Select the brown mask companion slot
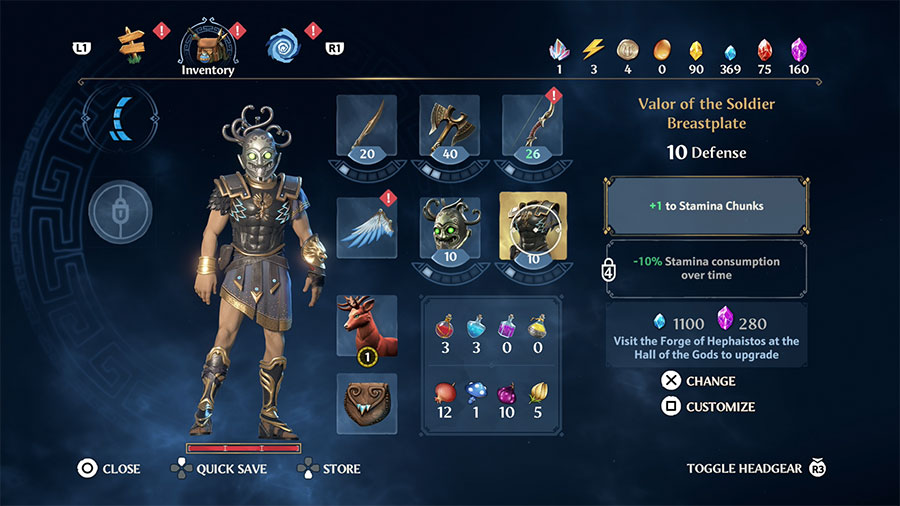Screen dimensions: 900x506 tap(367, 403)
